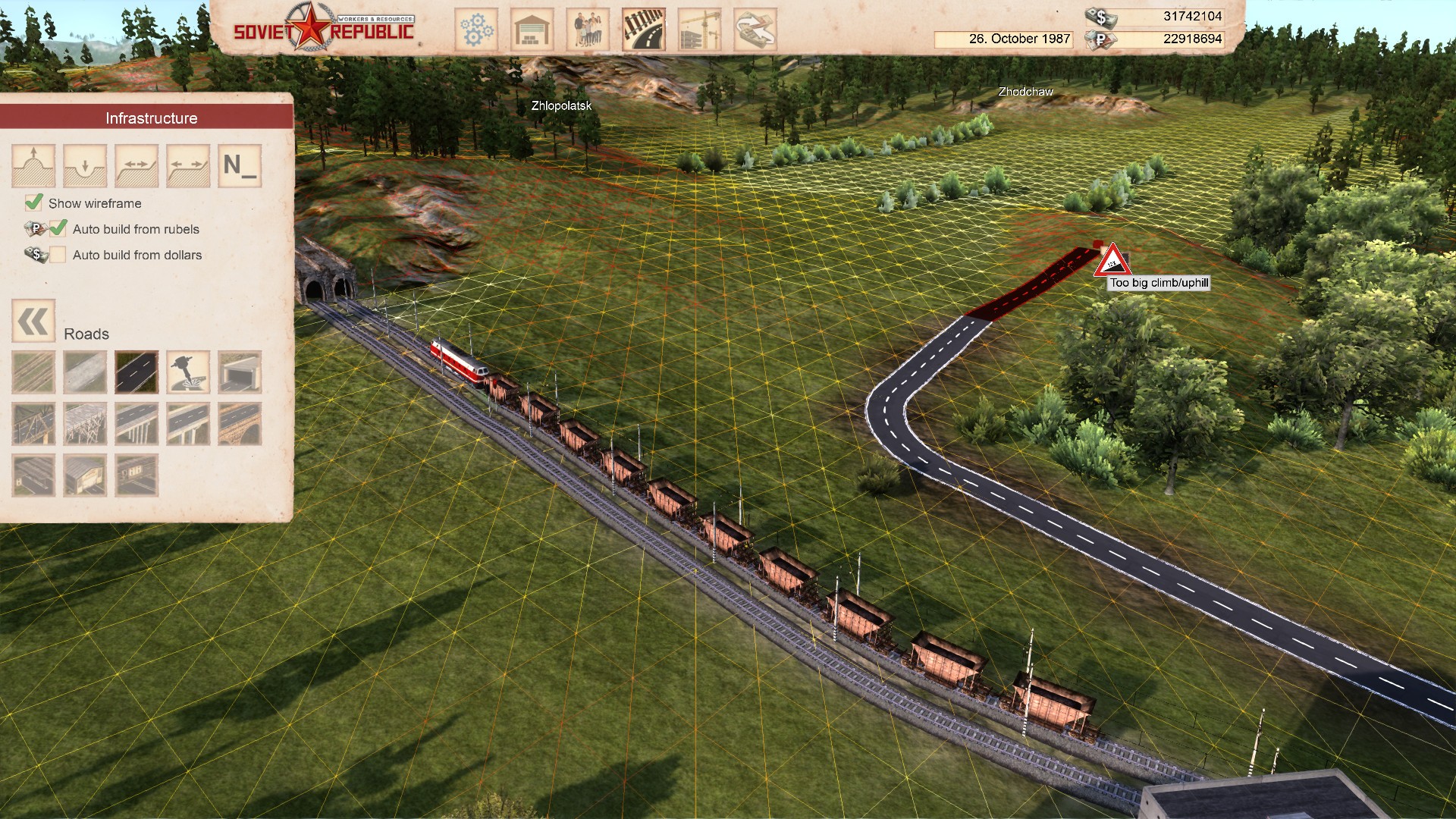Choose the terrain smoothing tool
This screenshot has height=819, width=1456.
(136, 165)
